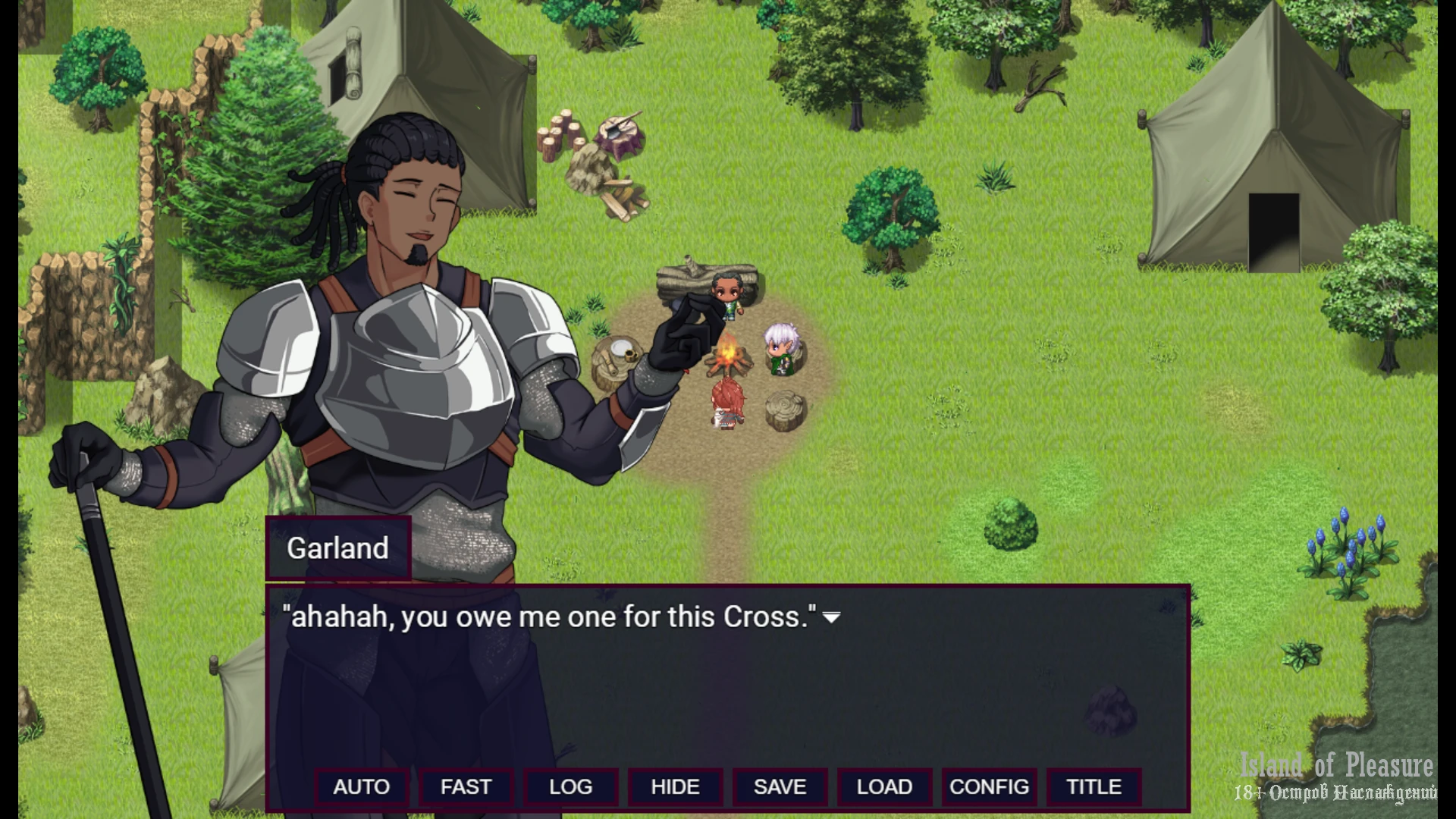
Task: Advance dialogue via the continue arrow
Action: click(832, 618)
